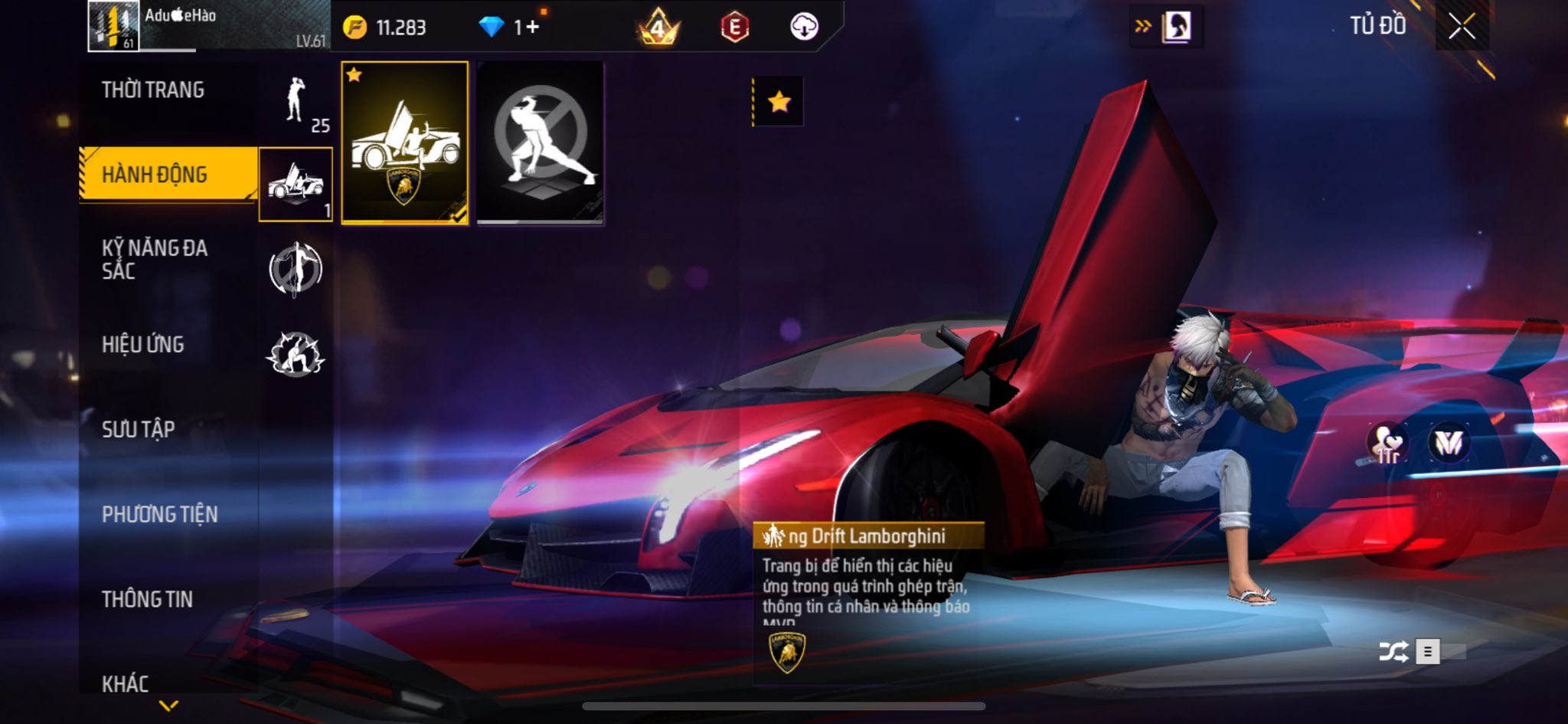This screenshot has height=724, width=1568.
Task: Select the crossed-out empty emote card
Action: pyautogui.click(x=540, y=143)
